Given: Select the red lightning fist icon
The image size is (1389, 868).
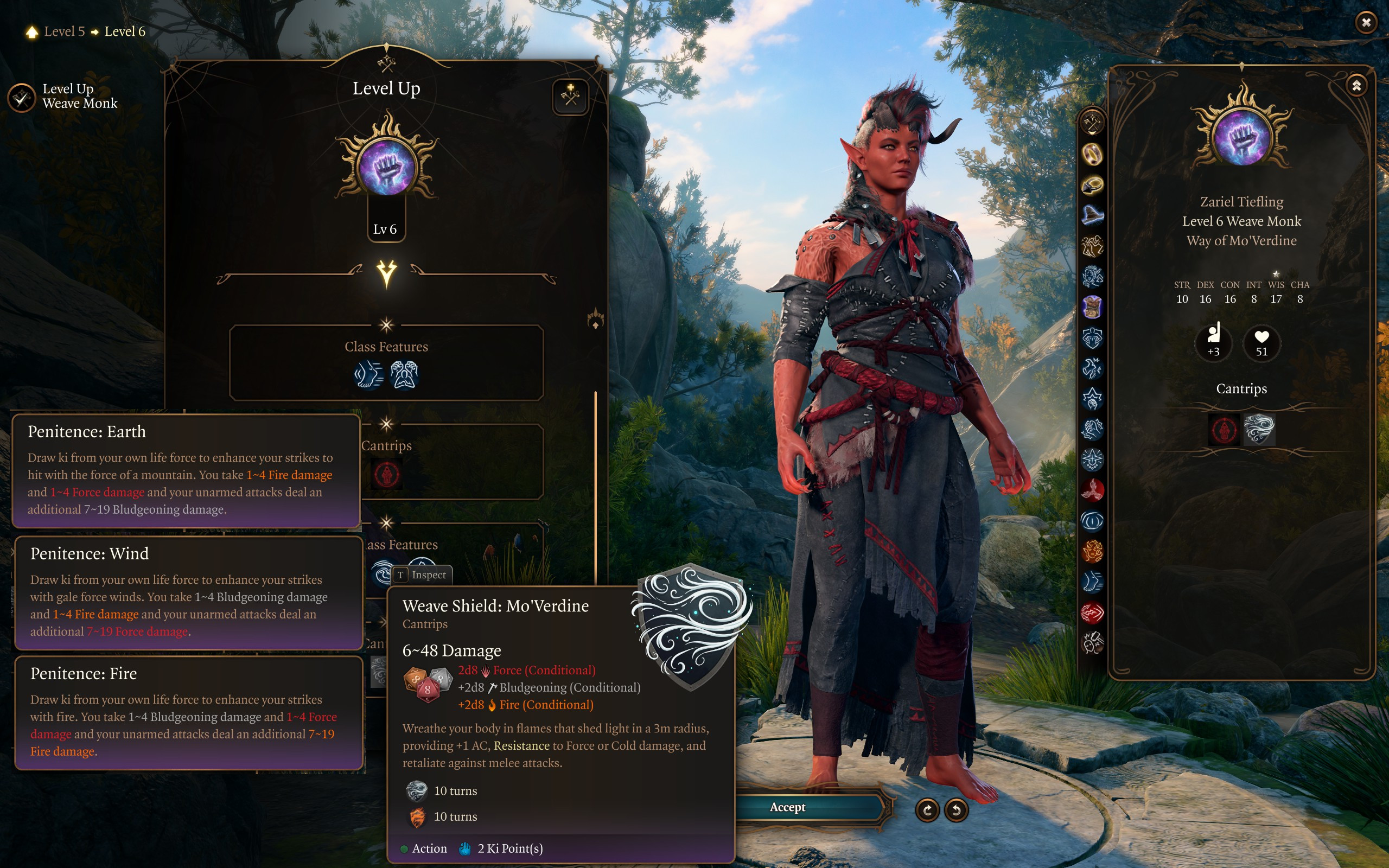Looking at the screenshot, I should 1092,612.
